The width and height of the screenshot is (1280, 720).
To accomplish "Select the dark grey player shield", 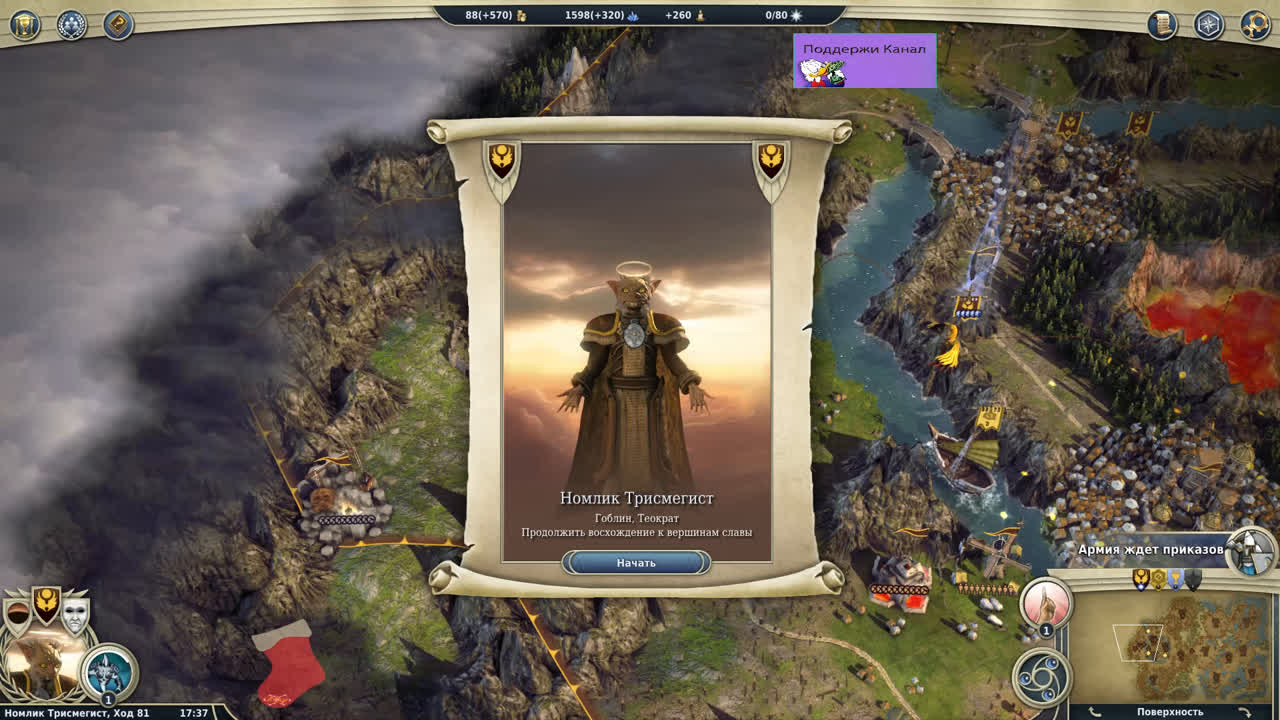I will pyautogui.click(x=1193, y=579).
